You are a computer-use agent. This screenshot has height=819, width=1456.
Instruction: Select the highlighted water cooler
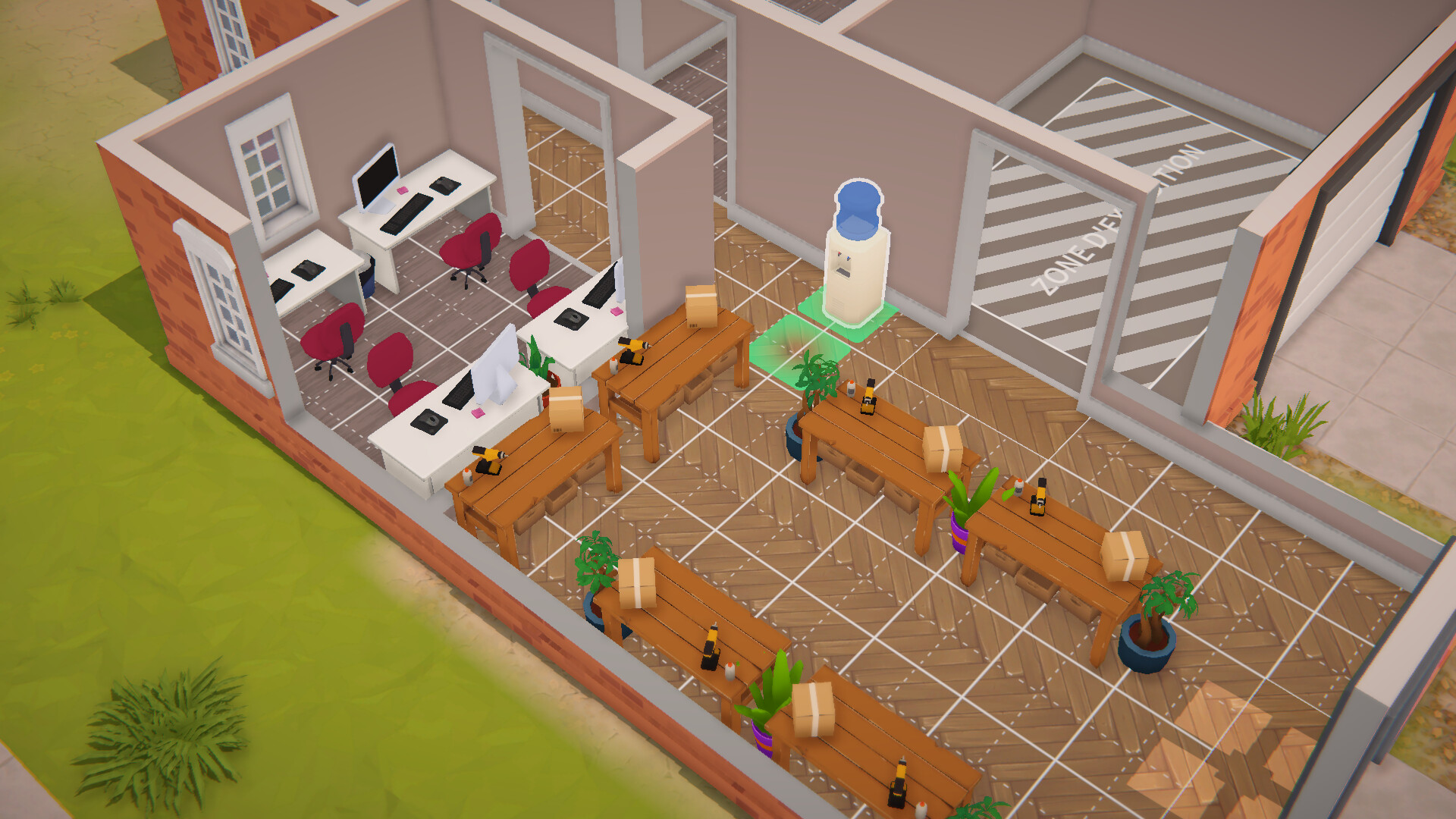(857, 258)
